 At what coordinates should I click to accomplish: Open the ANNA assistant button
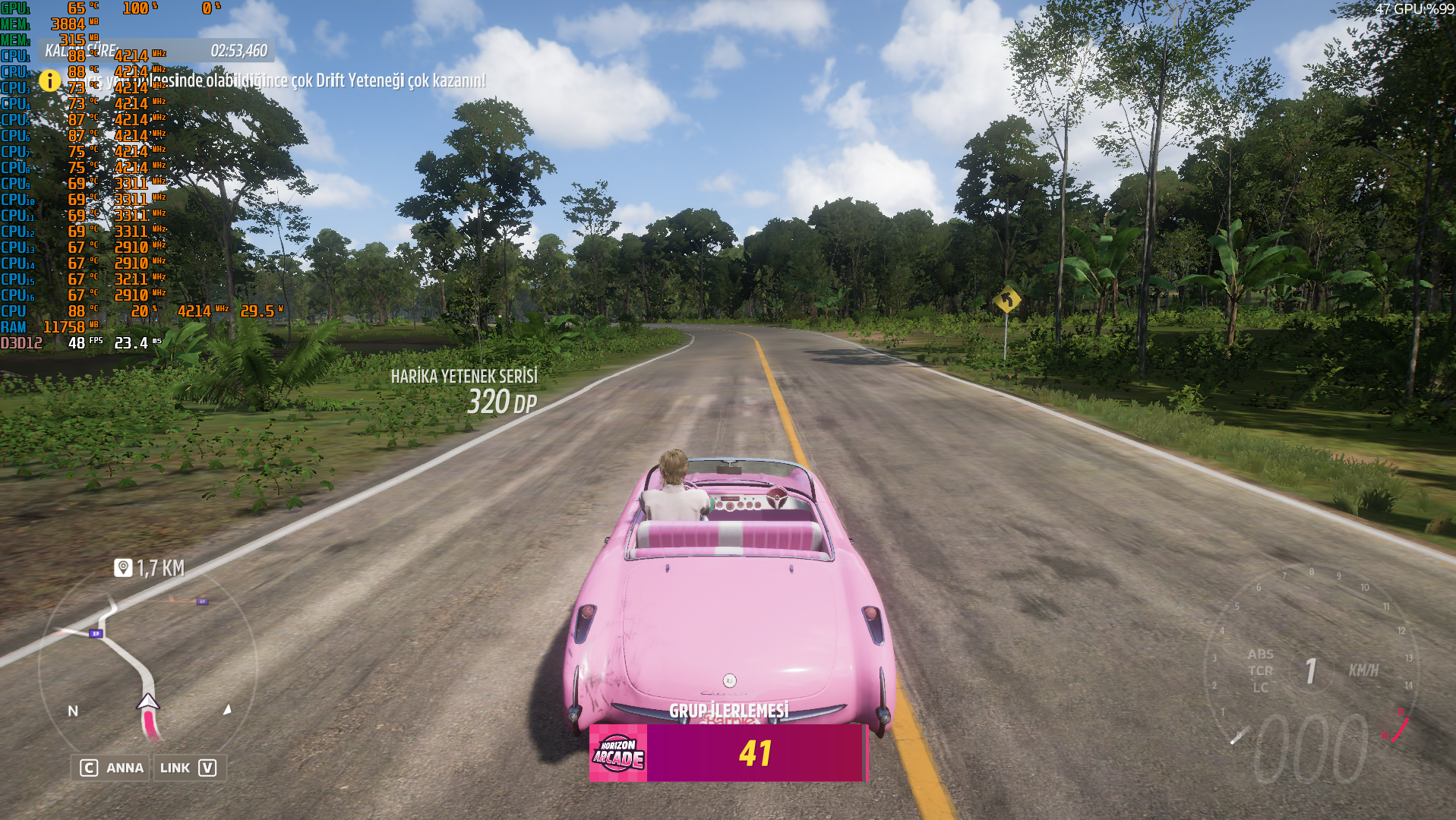(112, 768)
